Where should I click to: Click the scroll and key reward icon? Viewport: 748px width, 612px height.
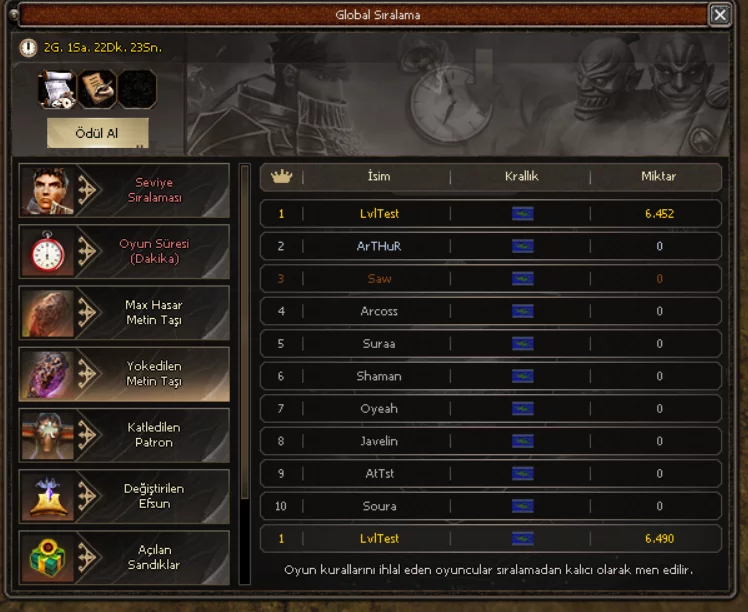[x=57, y=89]
